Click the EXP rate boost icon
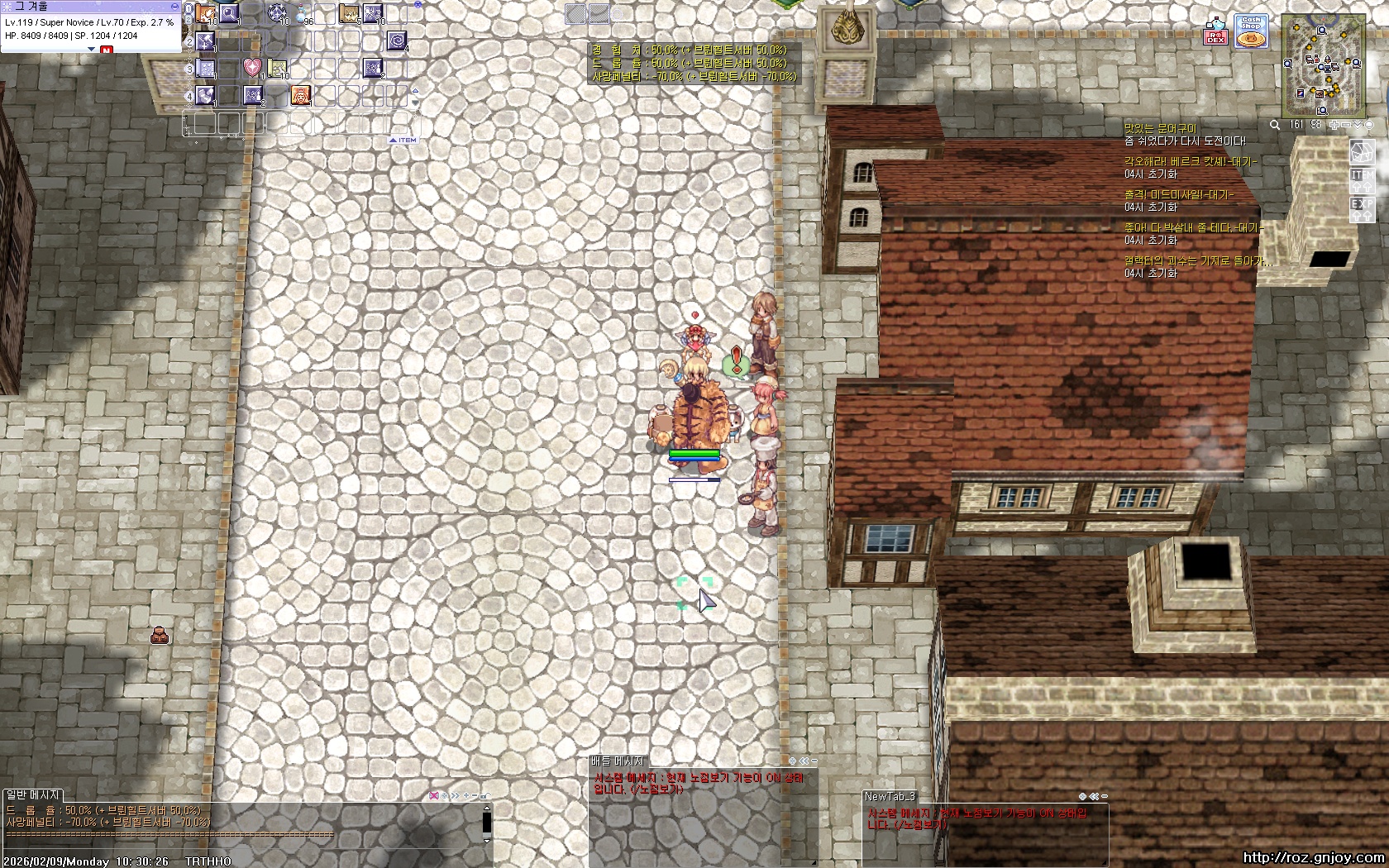 (x=1362, y=207)
